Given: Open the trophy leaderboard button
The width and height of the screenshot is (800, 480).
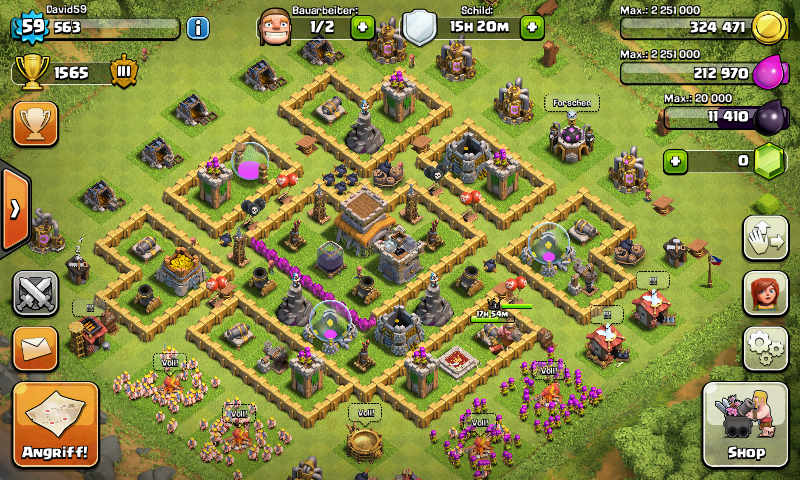Looking at the screenshot, I should tap(35, 123).
